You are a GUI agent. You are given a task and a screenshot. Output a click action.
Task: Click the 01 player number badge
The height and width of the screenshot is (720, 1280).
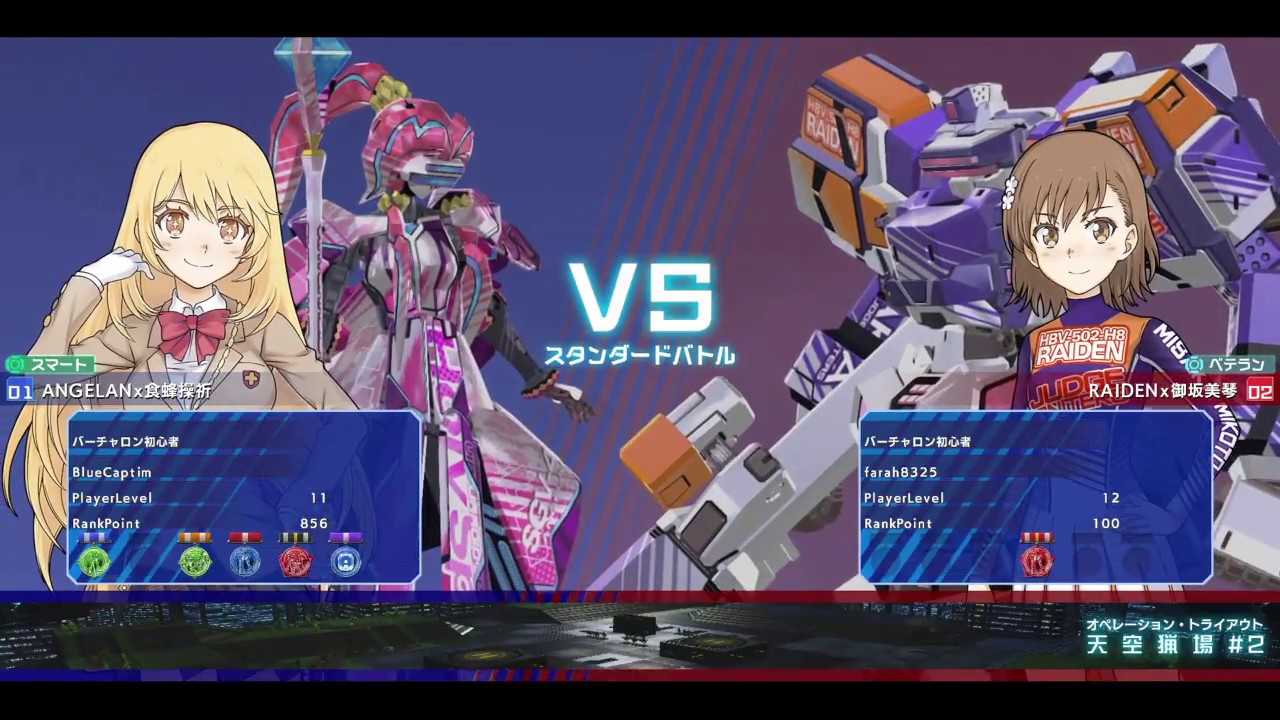click(x=19, y=392)
